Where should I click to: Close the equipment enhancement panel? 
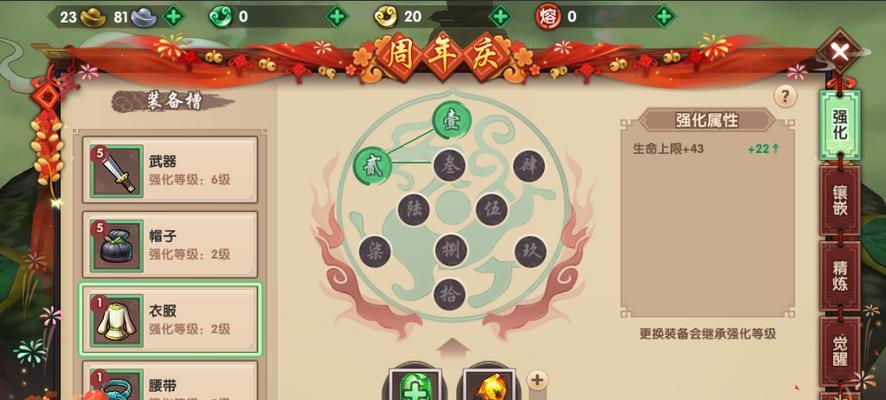pos(841,51)
